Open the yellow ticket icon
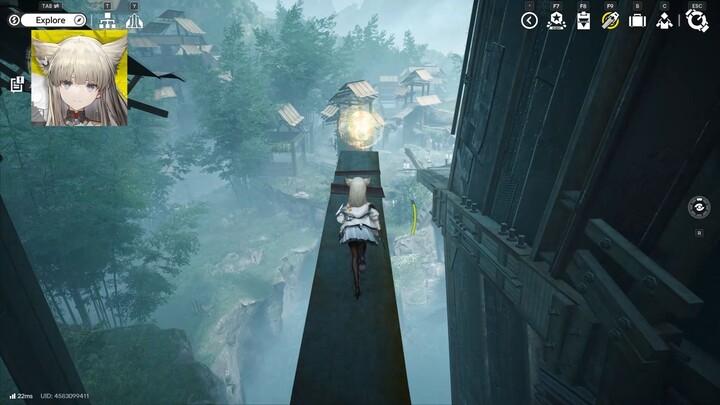720x405 pixels. [610, 20]
